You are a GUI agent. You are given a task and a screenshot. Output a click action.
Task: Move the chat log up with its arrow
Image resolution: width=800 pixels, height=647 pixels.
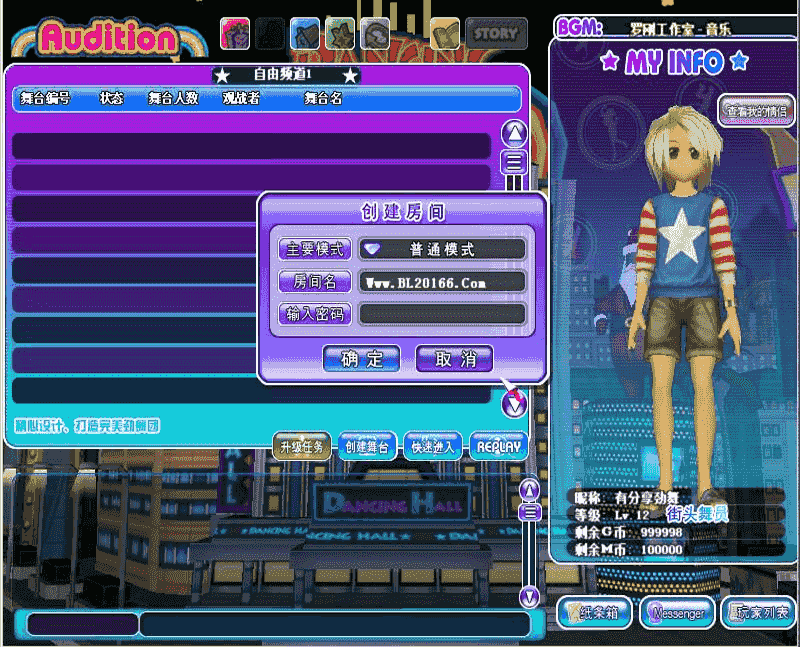pyautogui.click(x=530, y=489)
